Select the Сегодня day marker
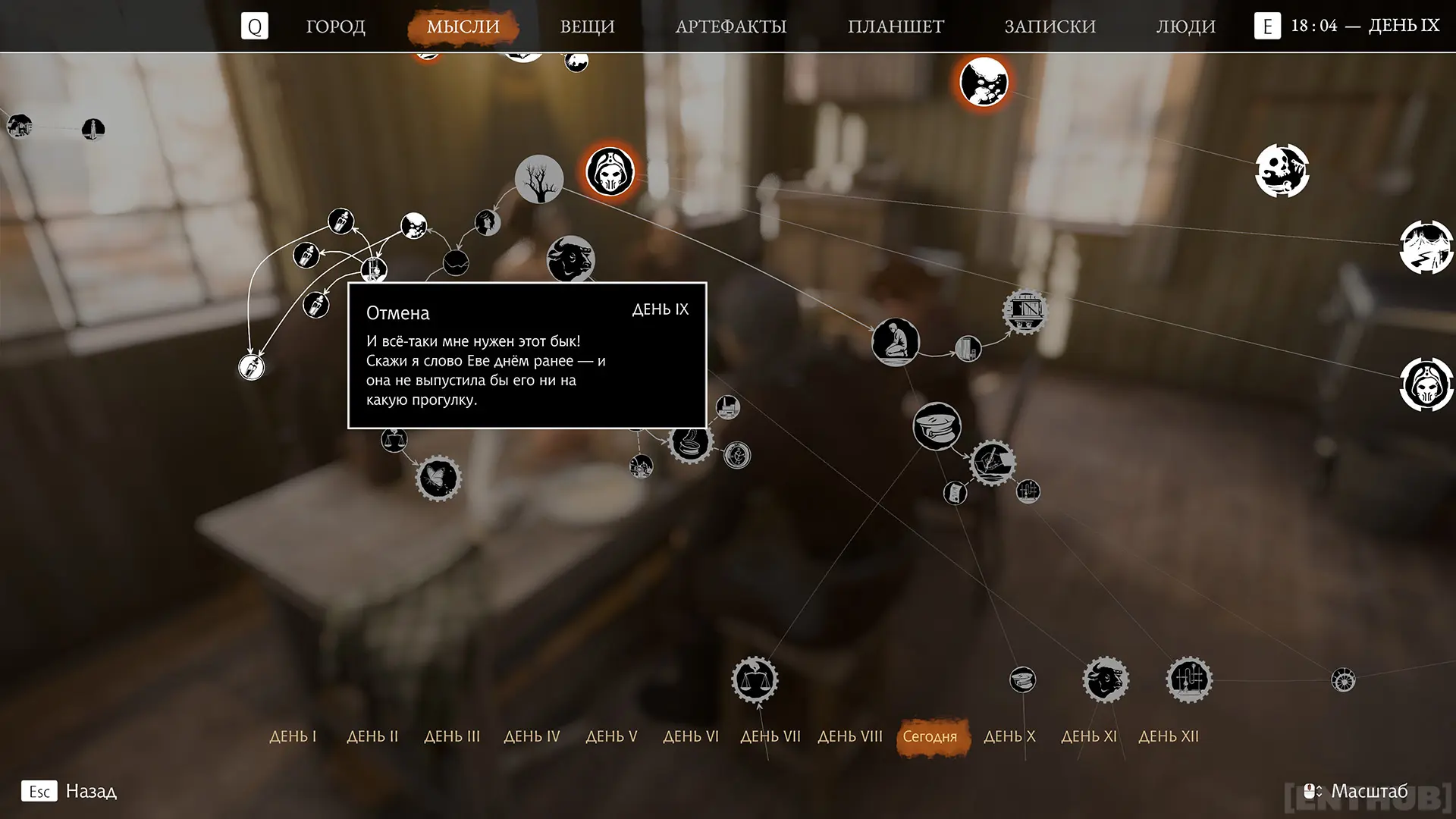Viewport: 1456px width, 819px height. tap(930, 736)
